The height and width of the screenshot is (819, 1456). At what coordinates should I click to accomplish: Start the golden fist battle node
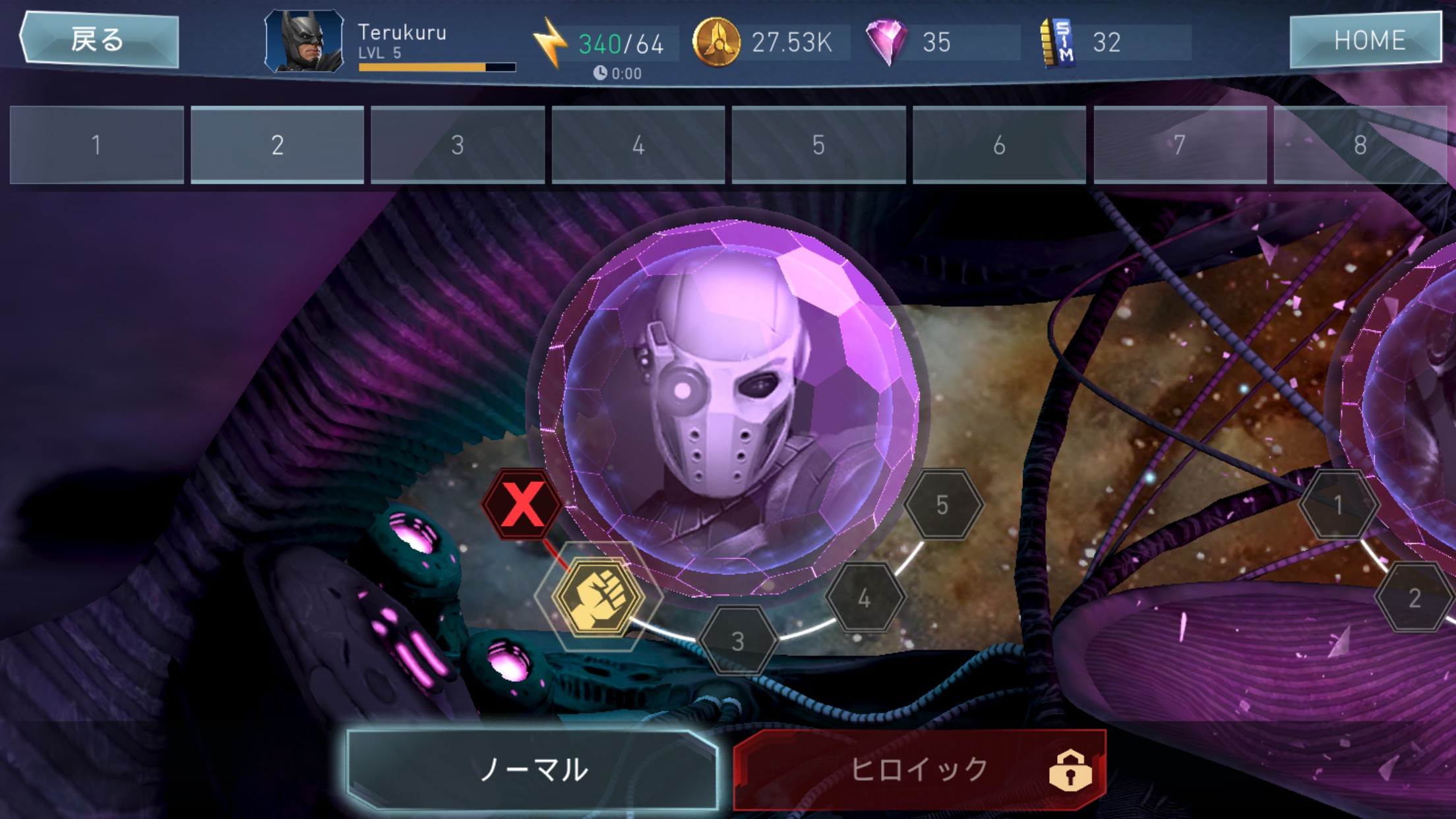598,597
